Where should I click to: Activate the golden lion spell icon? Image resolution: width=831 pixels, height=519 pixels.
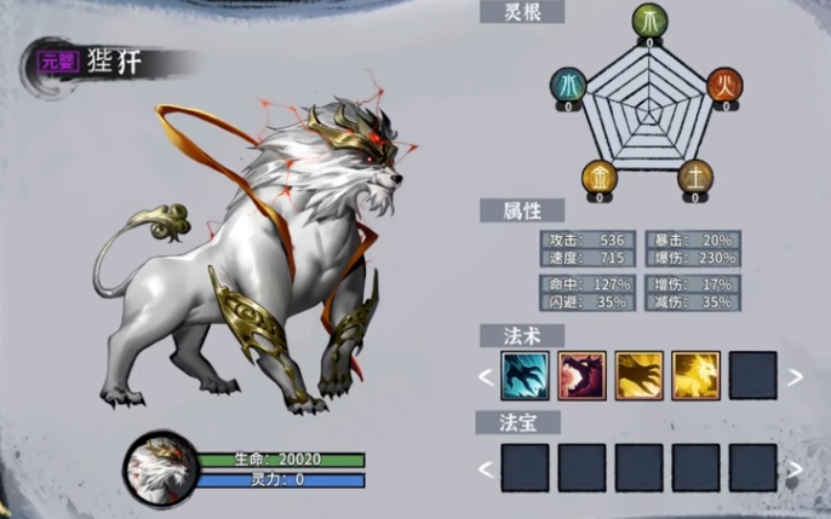[696, 376]
